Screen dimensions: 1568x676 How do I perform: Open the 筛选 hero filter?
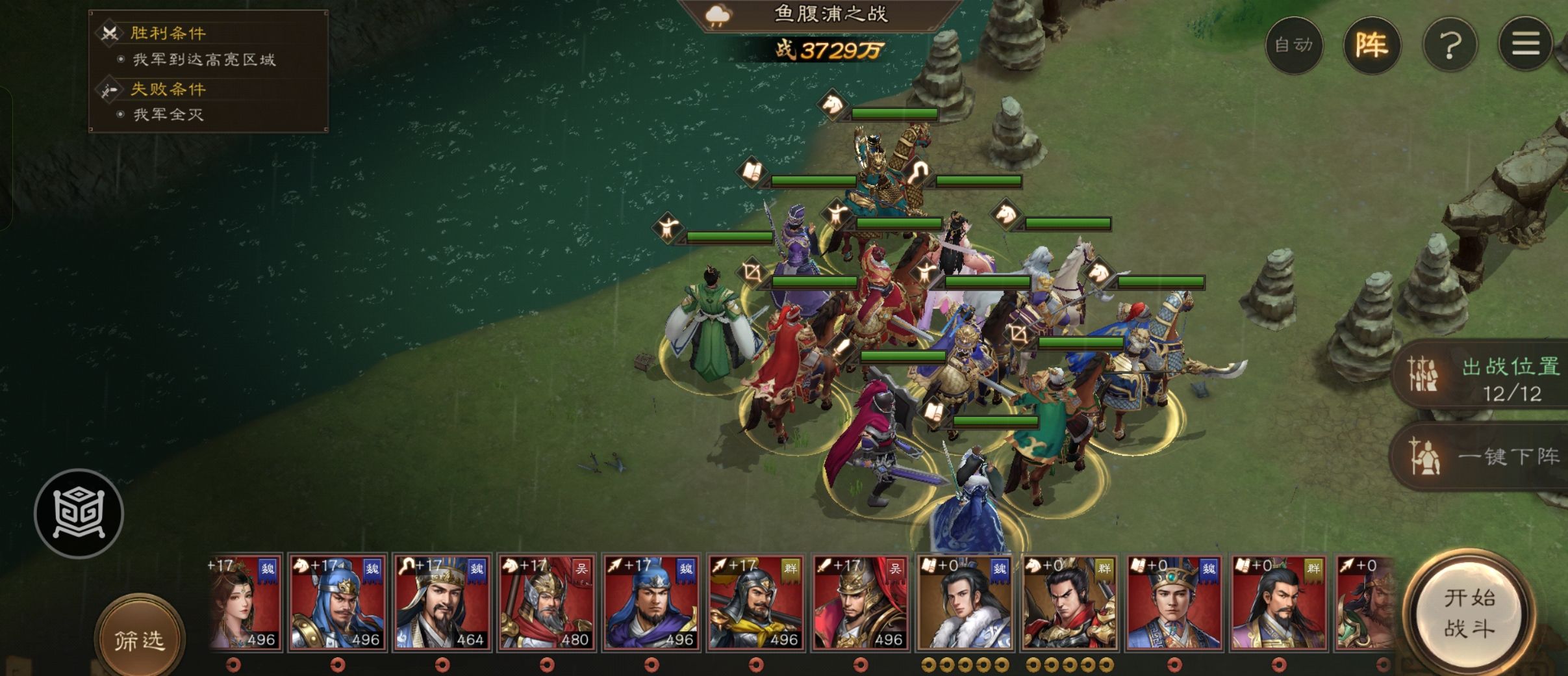click(x=139, y=640)
